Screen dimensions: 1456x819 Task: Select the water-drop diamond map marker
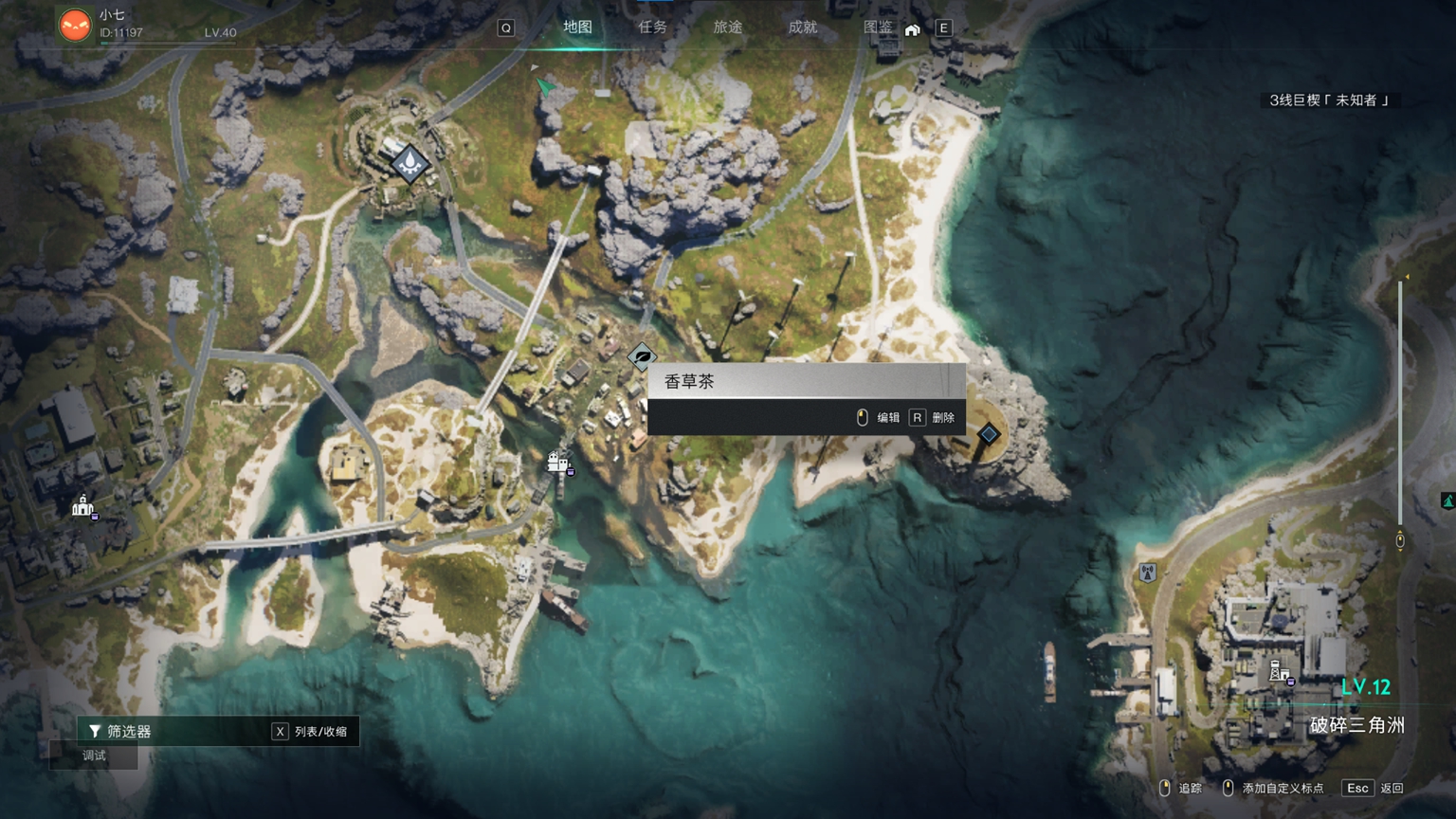pyautogui.click(x=409, y=164)
